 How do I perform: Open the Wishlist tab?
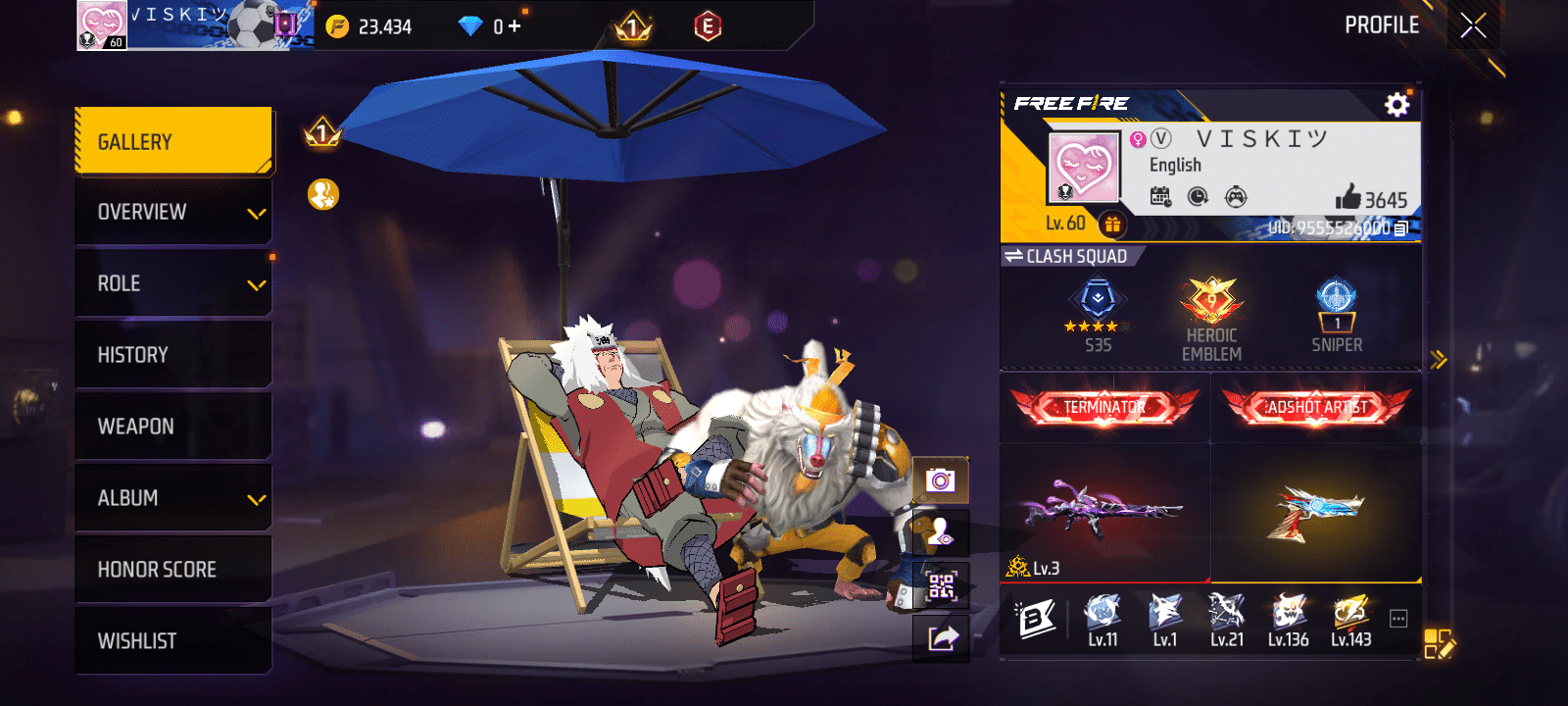coord(173,641)
